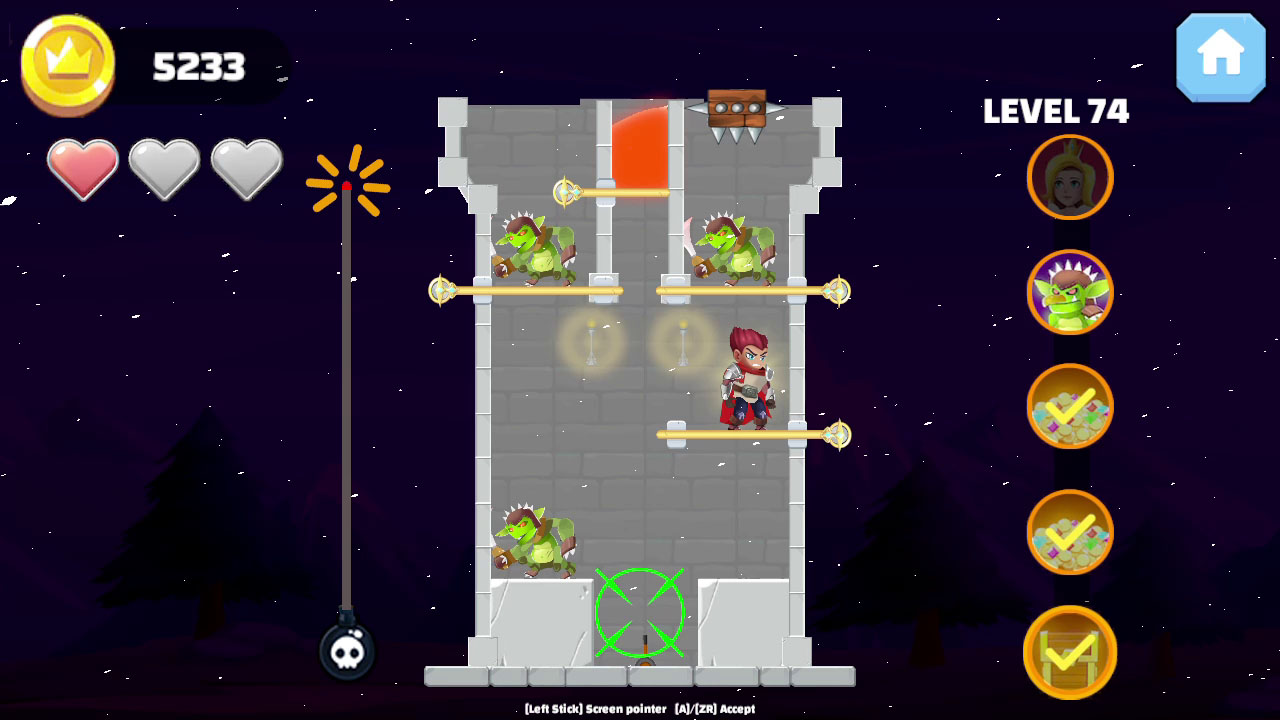Click the treasure chest icon at sidebar bottom
Viewport: 1280px width, 720px height.
(1069, 650)
